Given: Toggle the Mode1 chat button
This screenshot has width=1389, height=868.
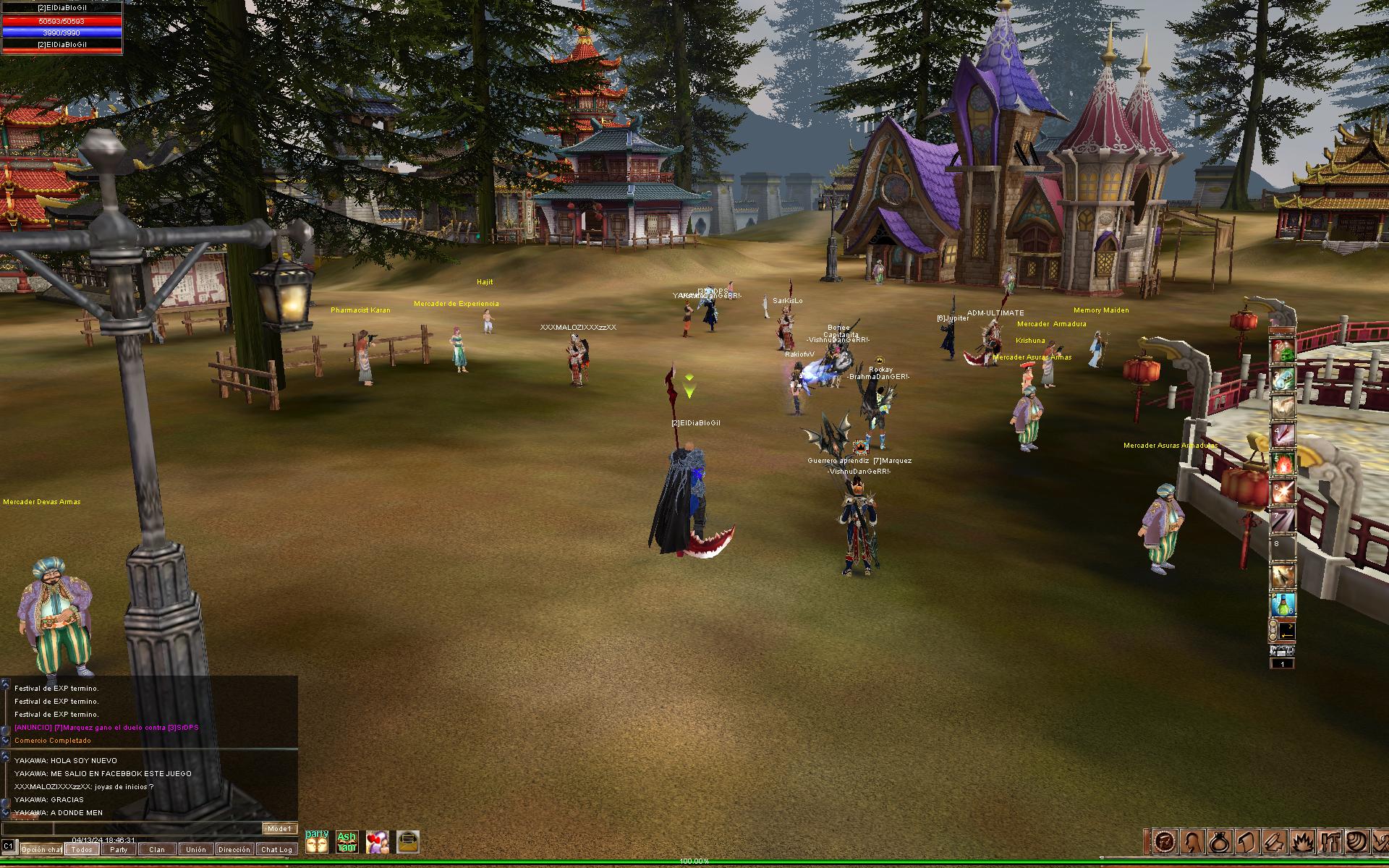Looking at the screenshot, I should [279, 829].
